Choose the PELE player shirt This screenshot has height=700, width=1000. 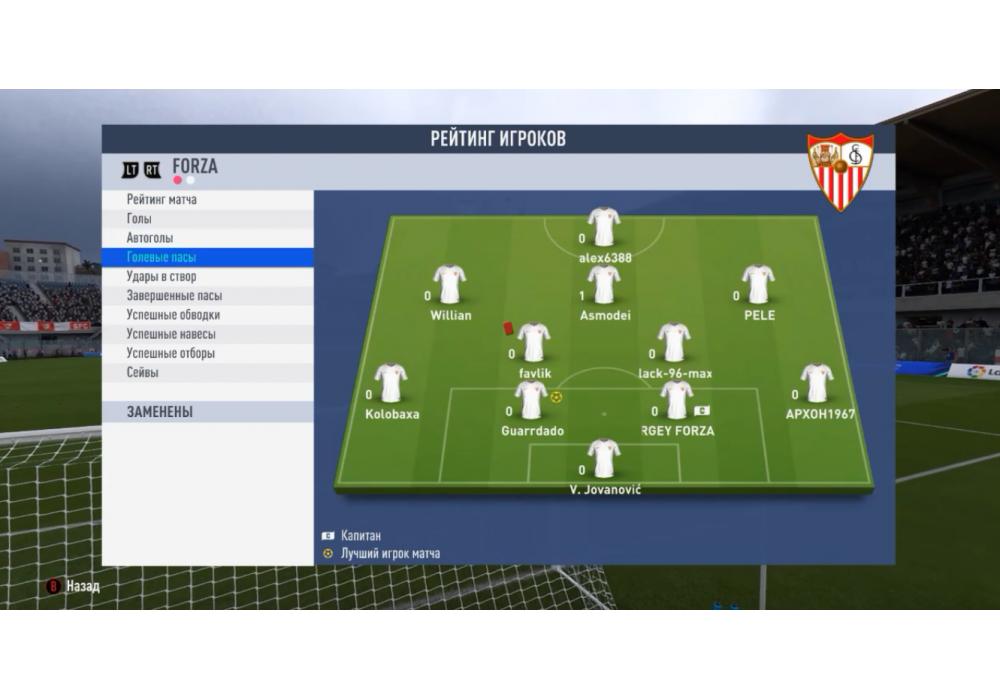(758, 285)
